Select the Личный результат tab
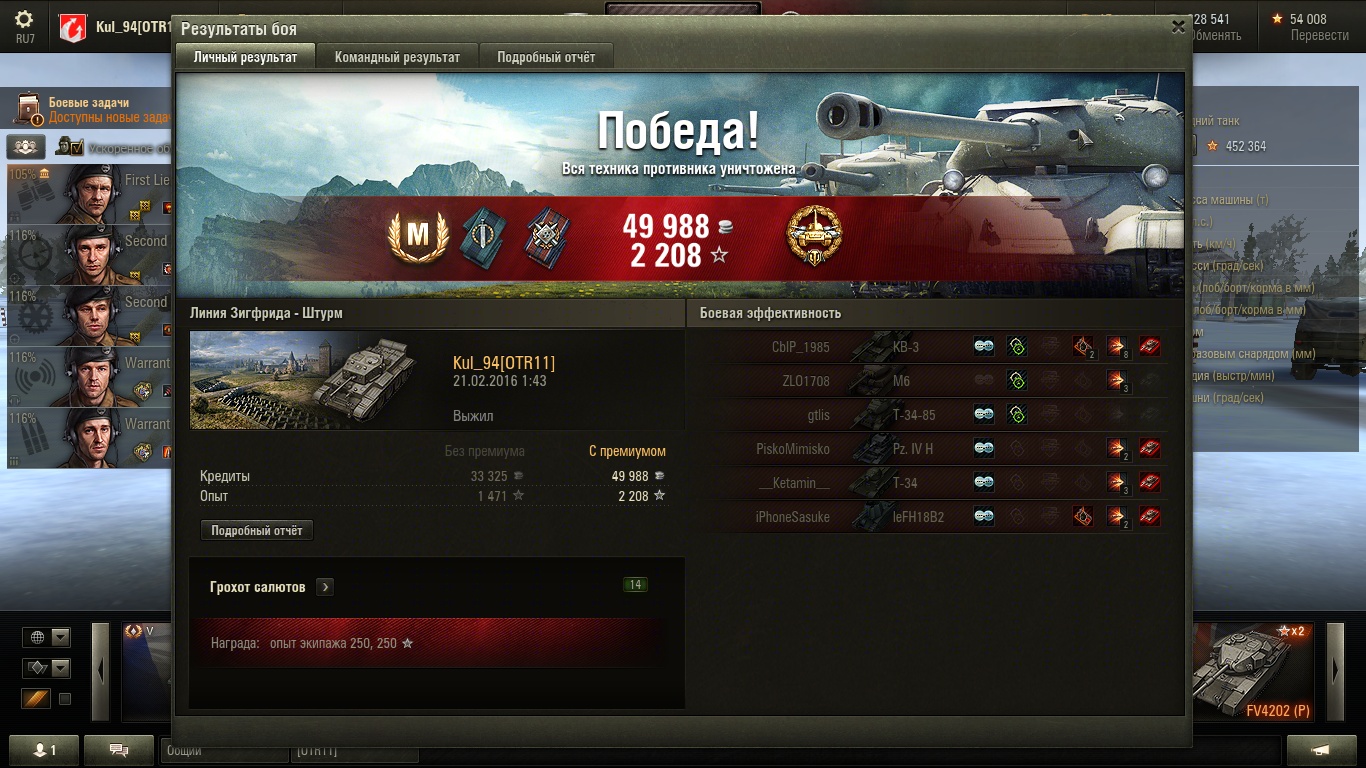This screenshot has height=768, width=1366. (x=245, y=57)
